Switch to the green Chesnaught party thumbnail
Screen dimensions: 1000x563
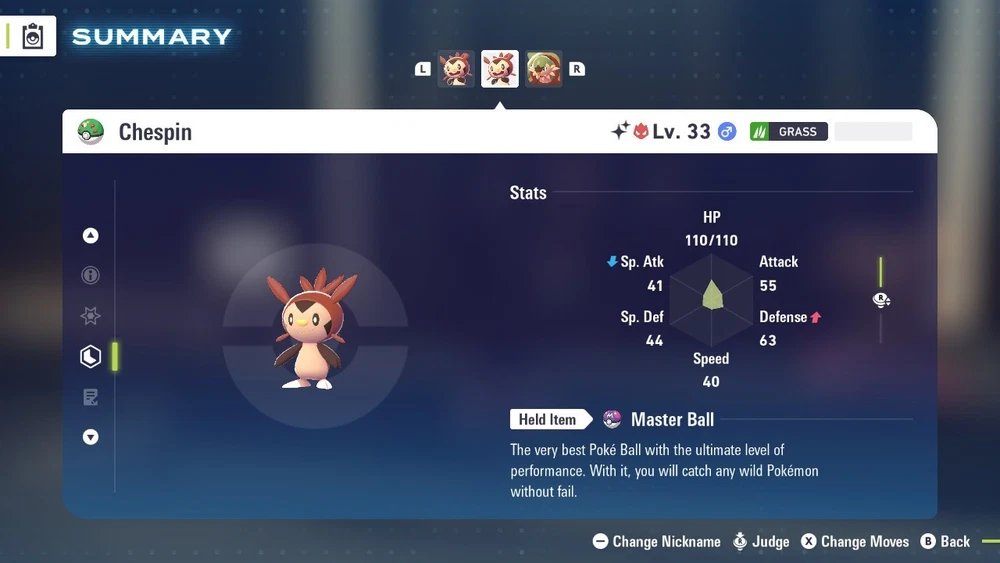click(x=544, y=69)
